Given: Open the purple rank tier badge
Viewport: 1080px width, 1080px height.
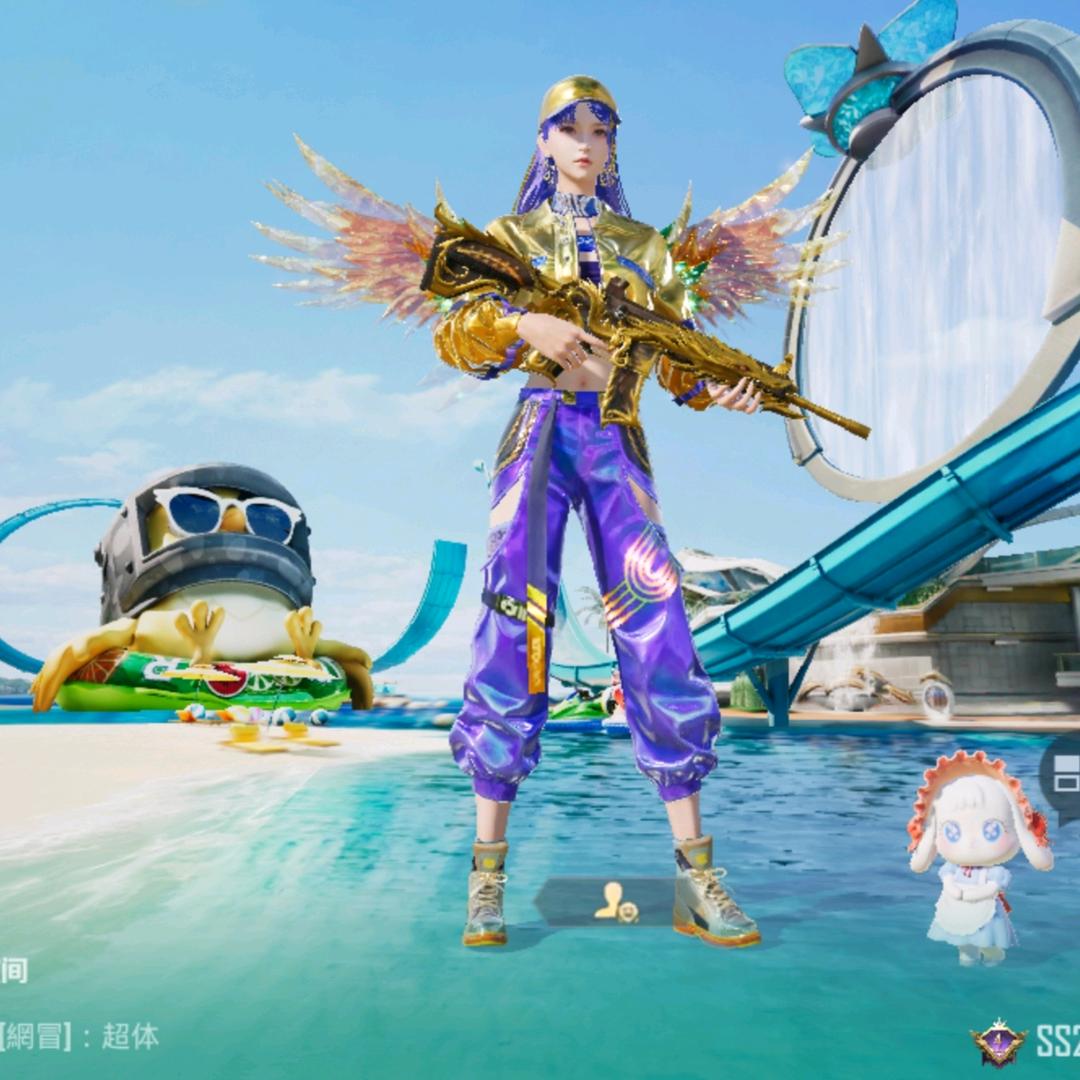Looking at the screenshot, I should click(998, 1044).
